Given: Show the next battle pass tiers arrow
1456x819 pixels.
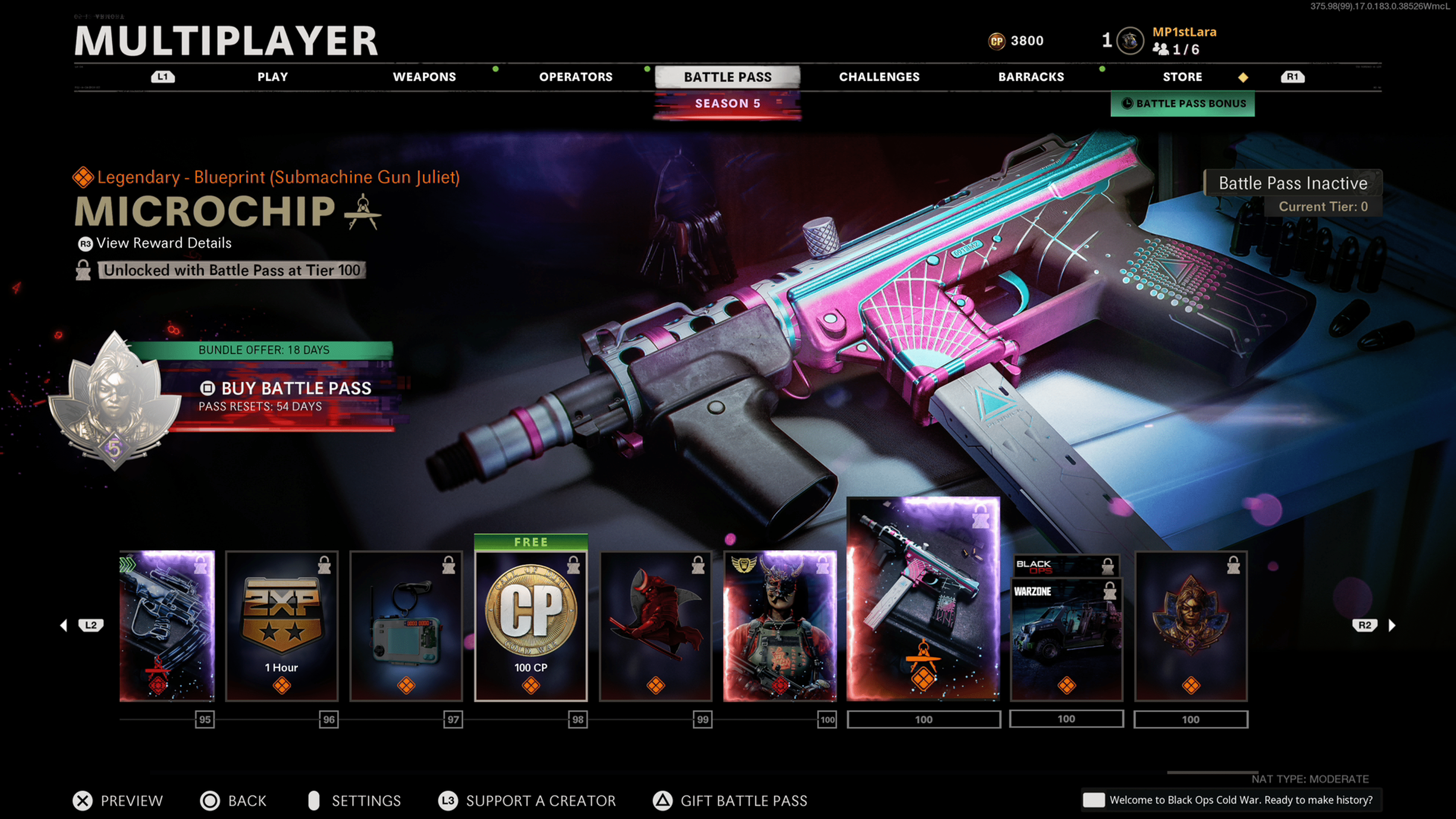Looking at the screenshot, I should [1392, 625].
